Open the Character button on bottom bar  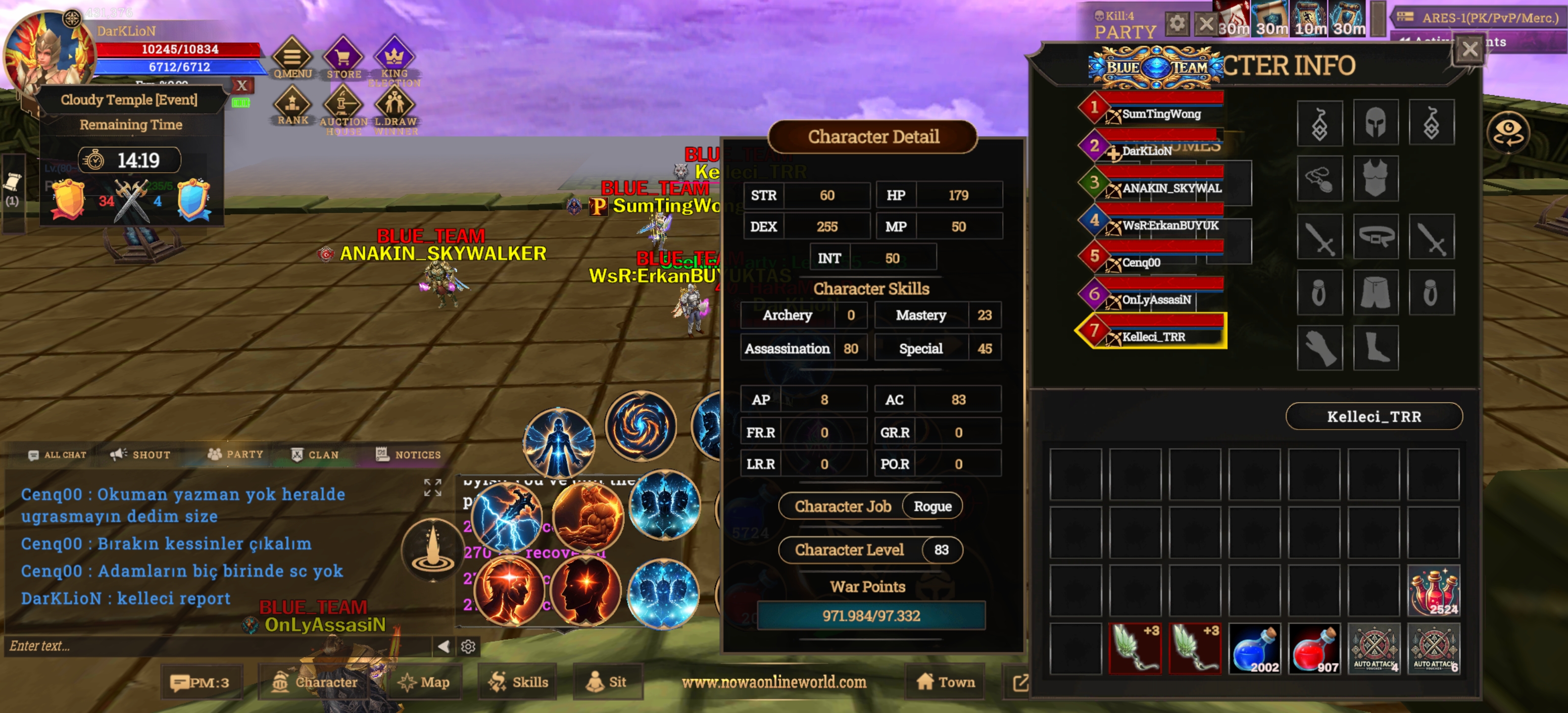pyautogui.click(x=315, y=682)
